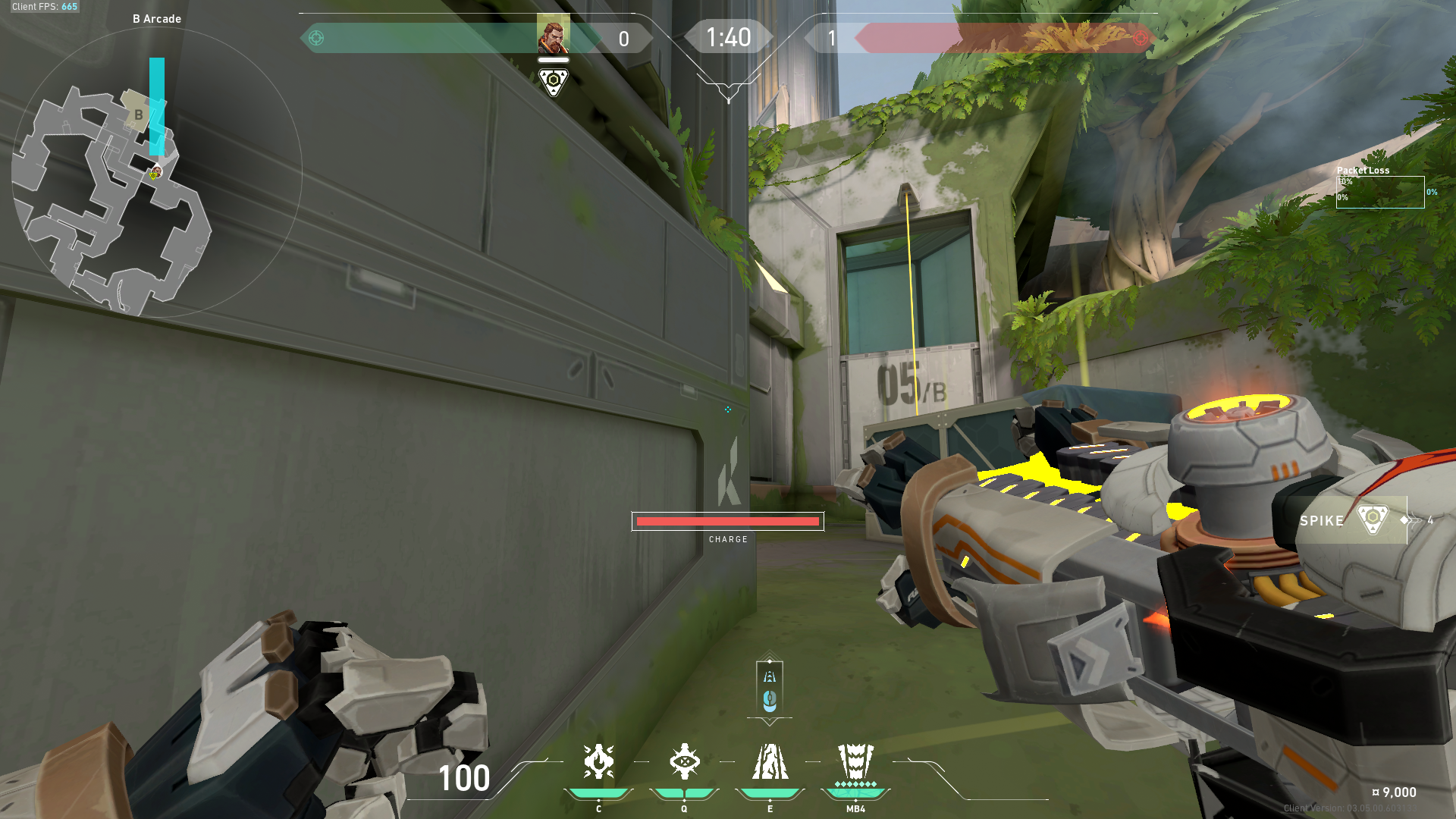1456x819 pixels.
Task: Click the Packet Loss network graph panel
Action: tap(1380, 191)
